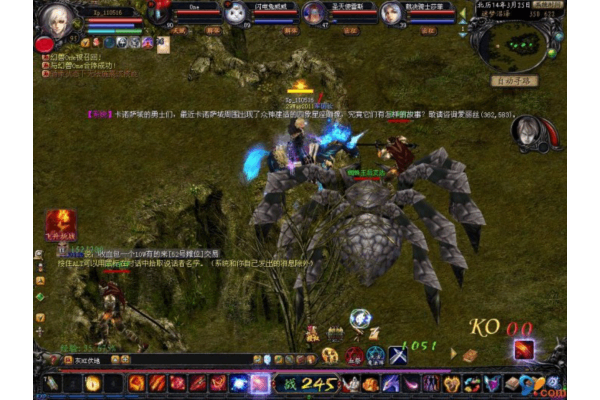Click the pentagram star icon above the hotbar
This screenshot has width=600, height=400.
(376, 354)
